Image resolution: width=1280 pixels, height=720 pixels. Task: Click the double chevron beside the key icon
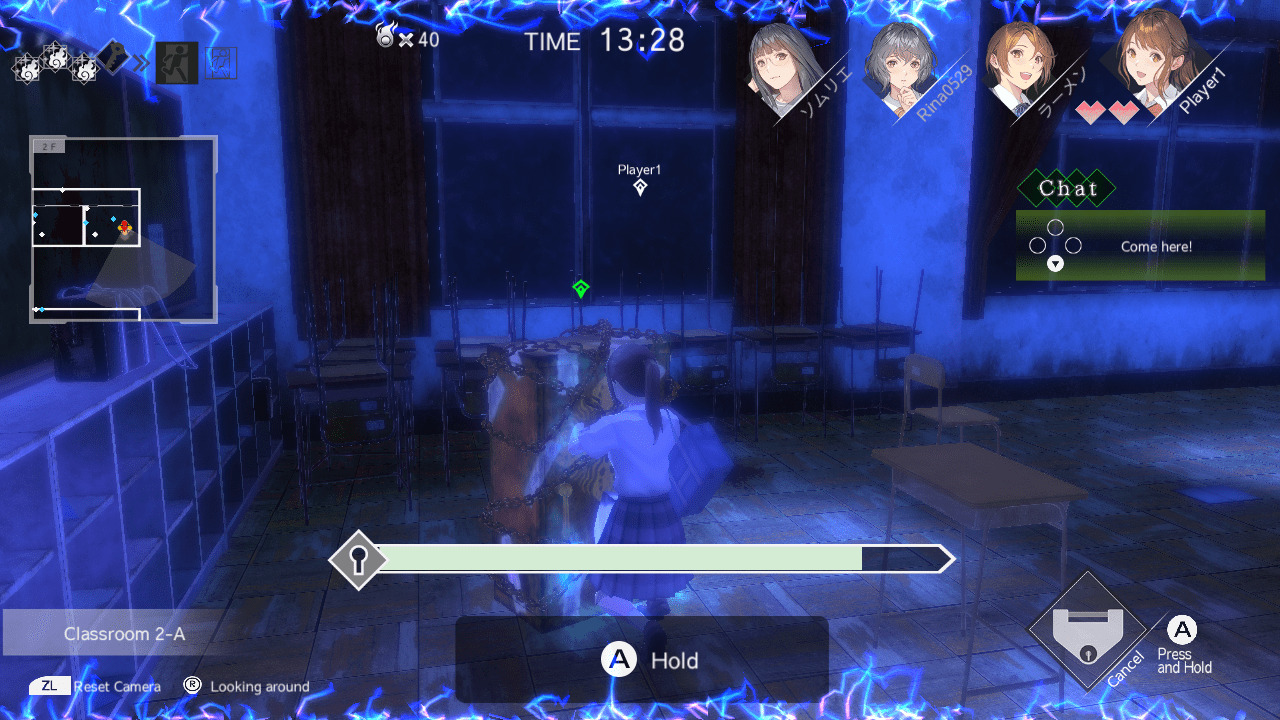pos(142,60)
